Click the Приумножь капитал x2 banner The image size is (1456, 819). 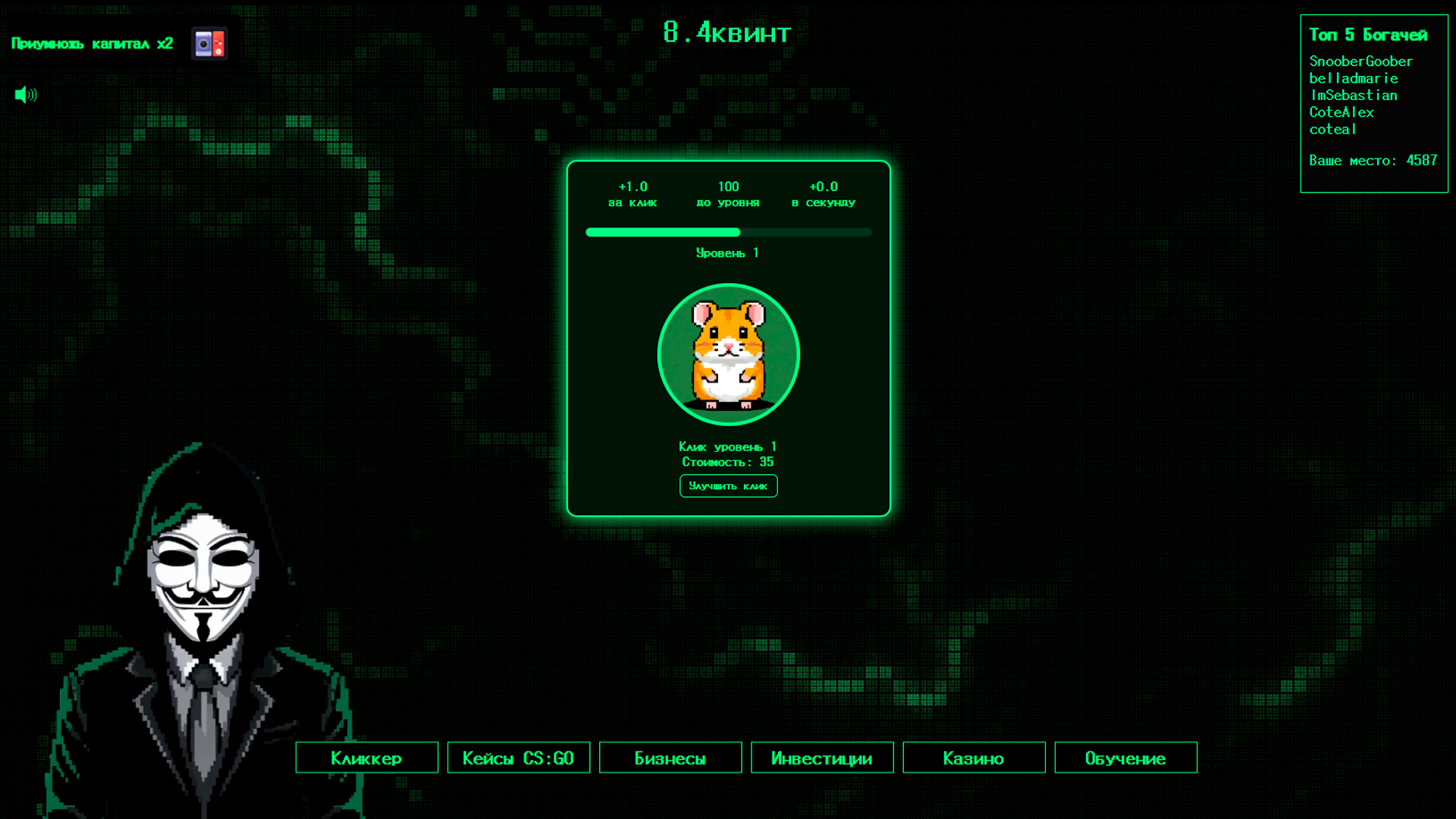[x=91, y=43]
